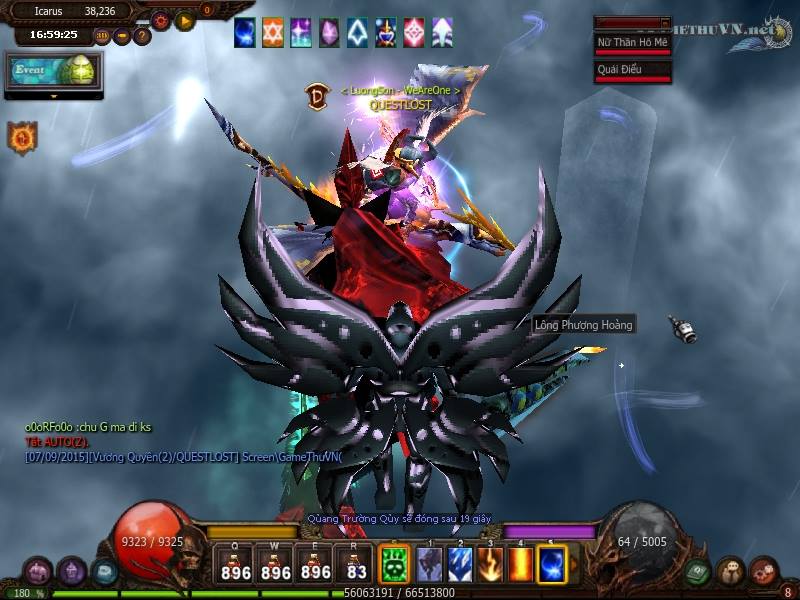The width and height of the screenshot is (800, 600).
Task: Select the orange hexagram buff icon
Action: click(x=273, y=33)
